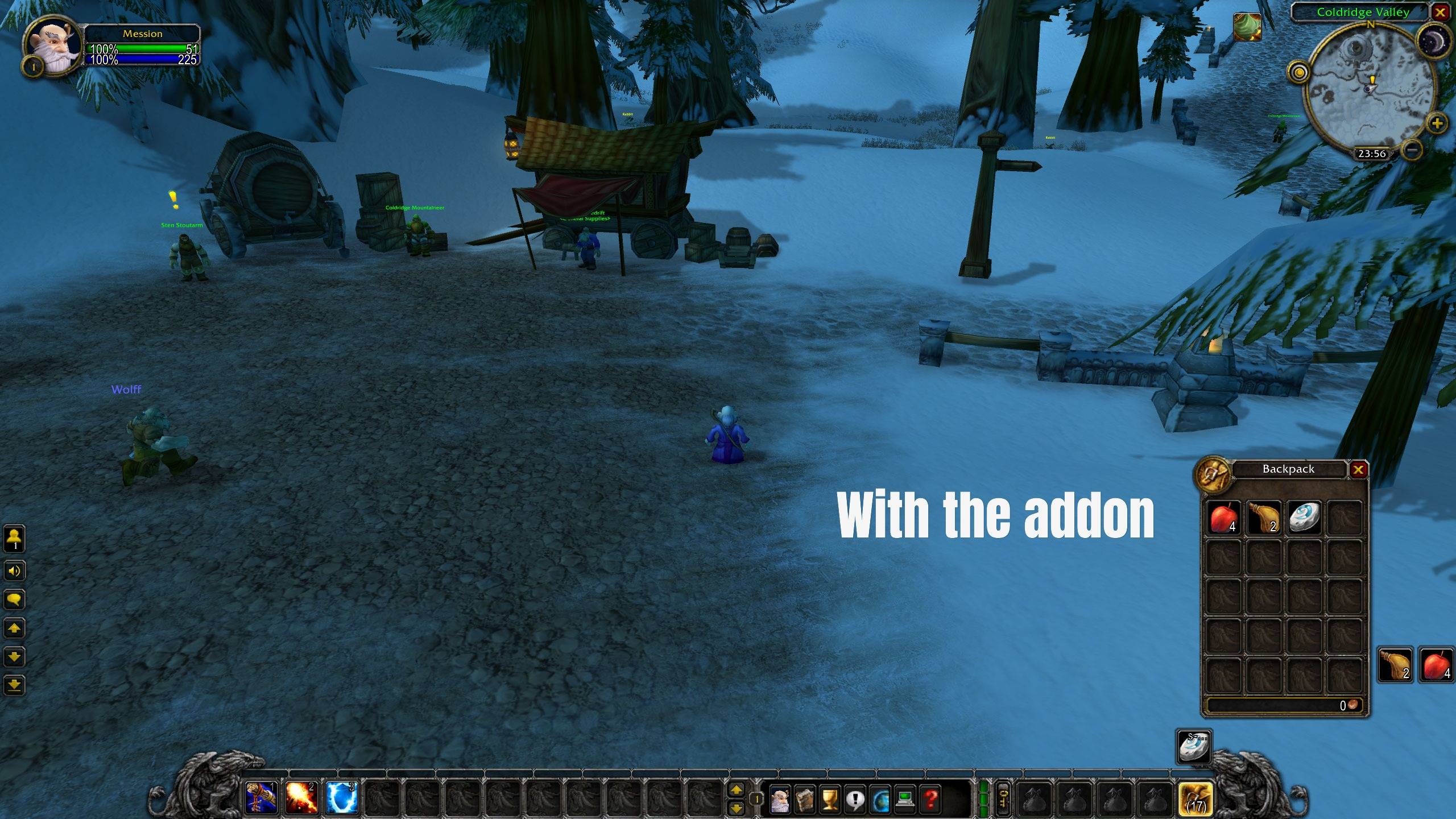Open the achievements gold chalice button

click(830, 800)
